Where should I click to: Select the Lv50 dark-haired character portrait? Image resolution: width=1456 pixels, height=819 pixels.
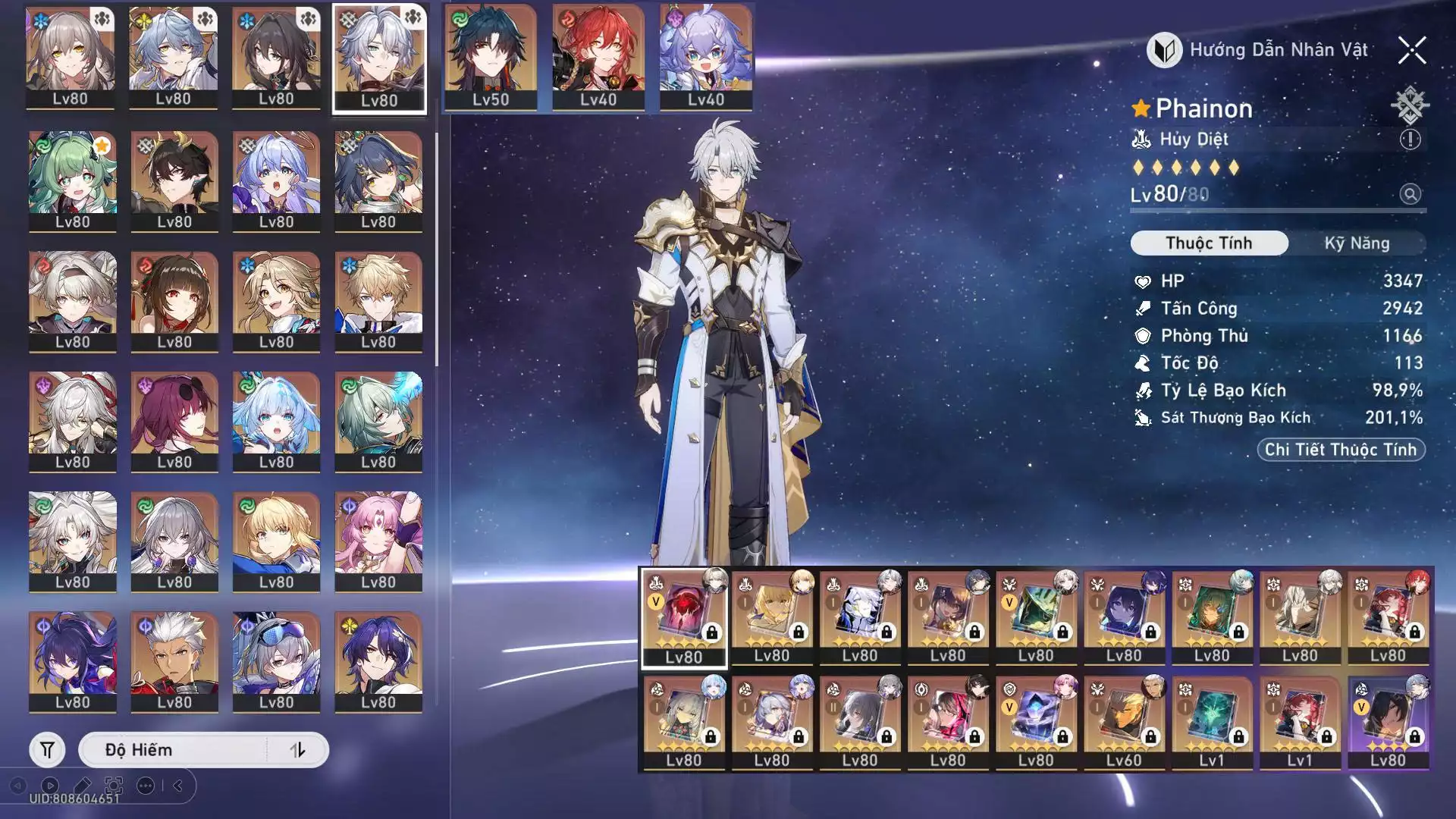(x=491, y=58)
